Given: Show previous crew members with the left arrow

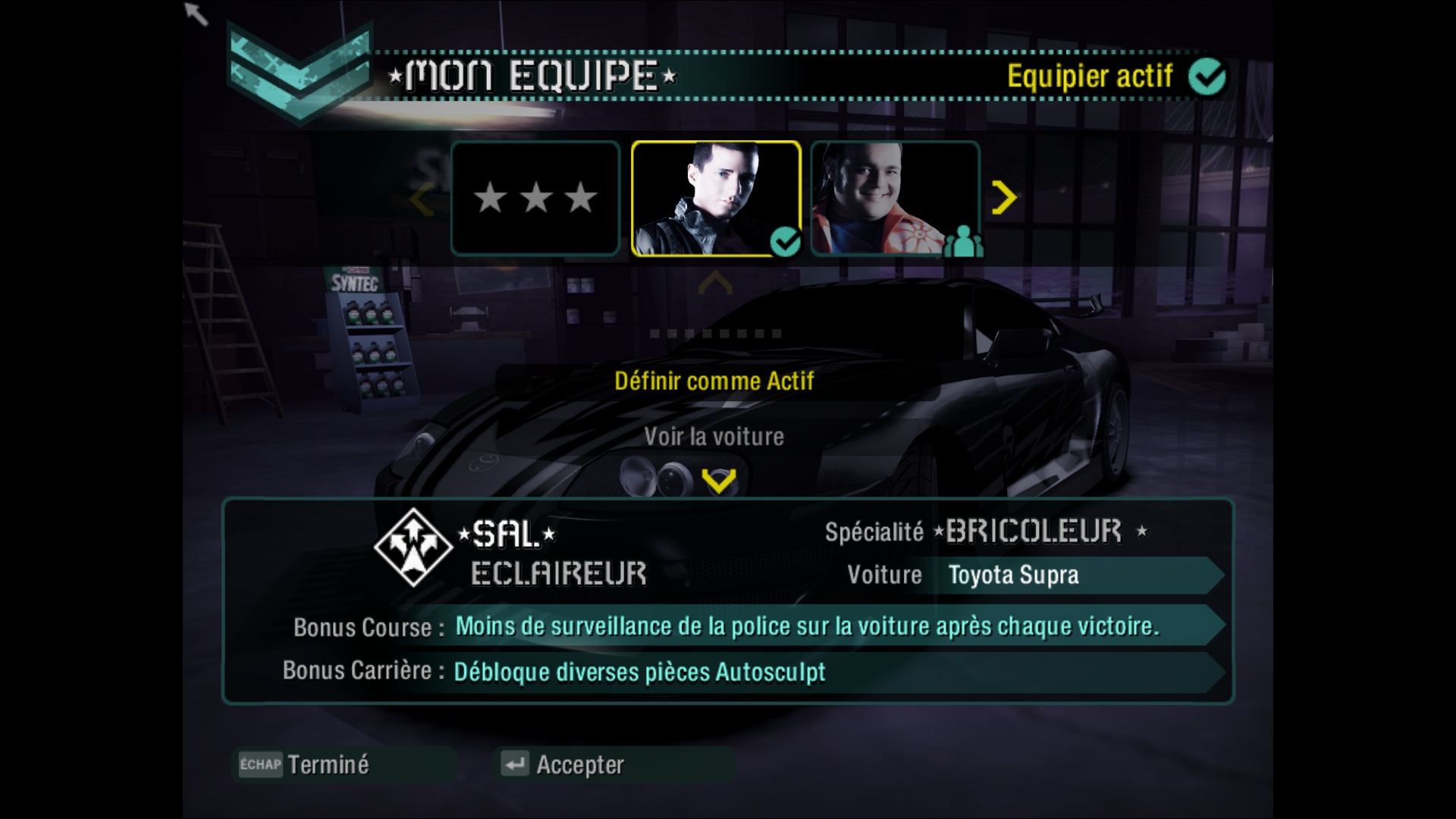Looking at the screenshot, I should click(x=422, y=200).
